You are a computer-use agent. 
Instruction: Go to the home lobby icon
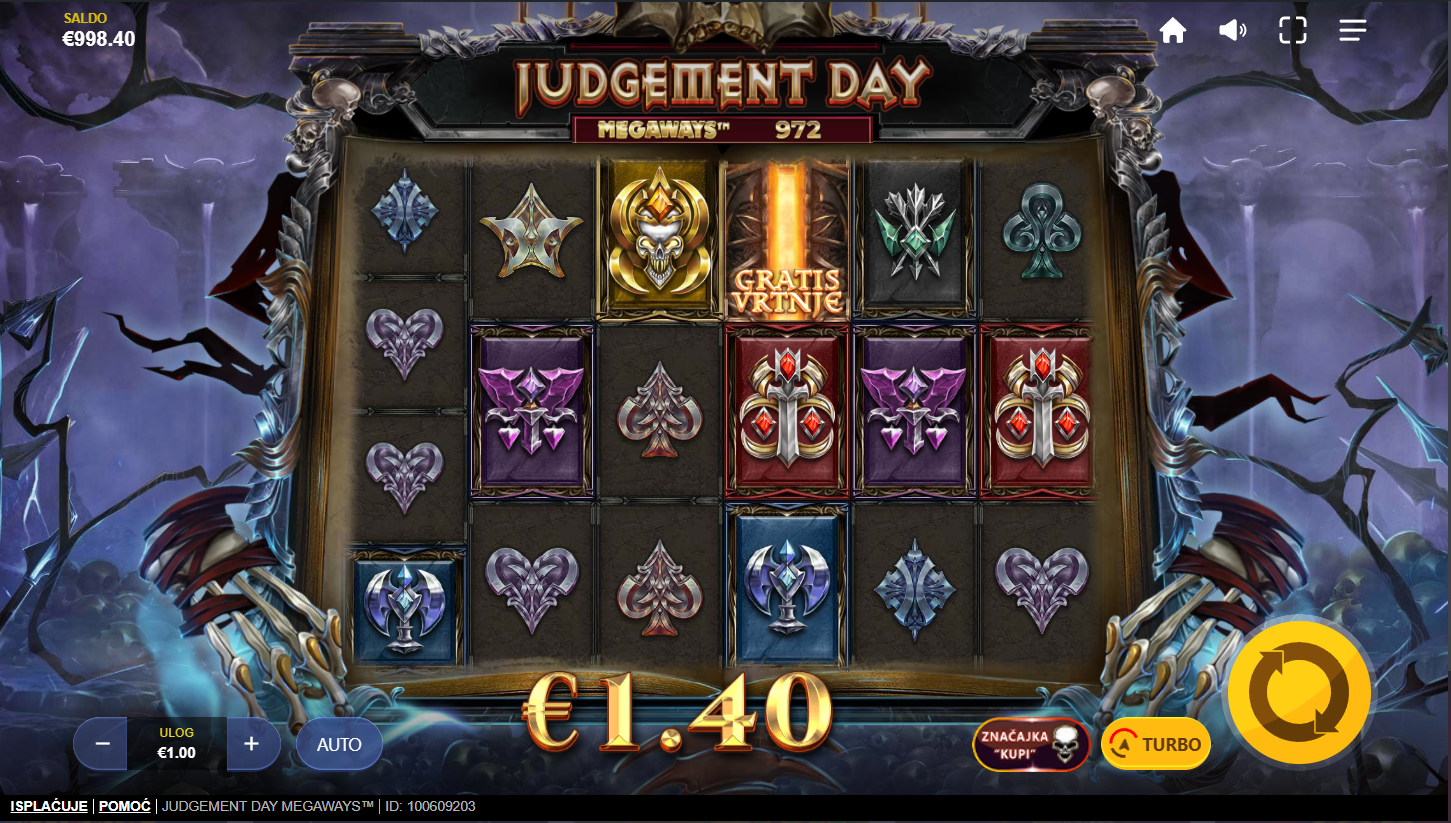(1173, 31)
